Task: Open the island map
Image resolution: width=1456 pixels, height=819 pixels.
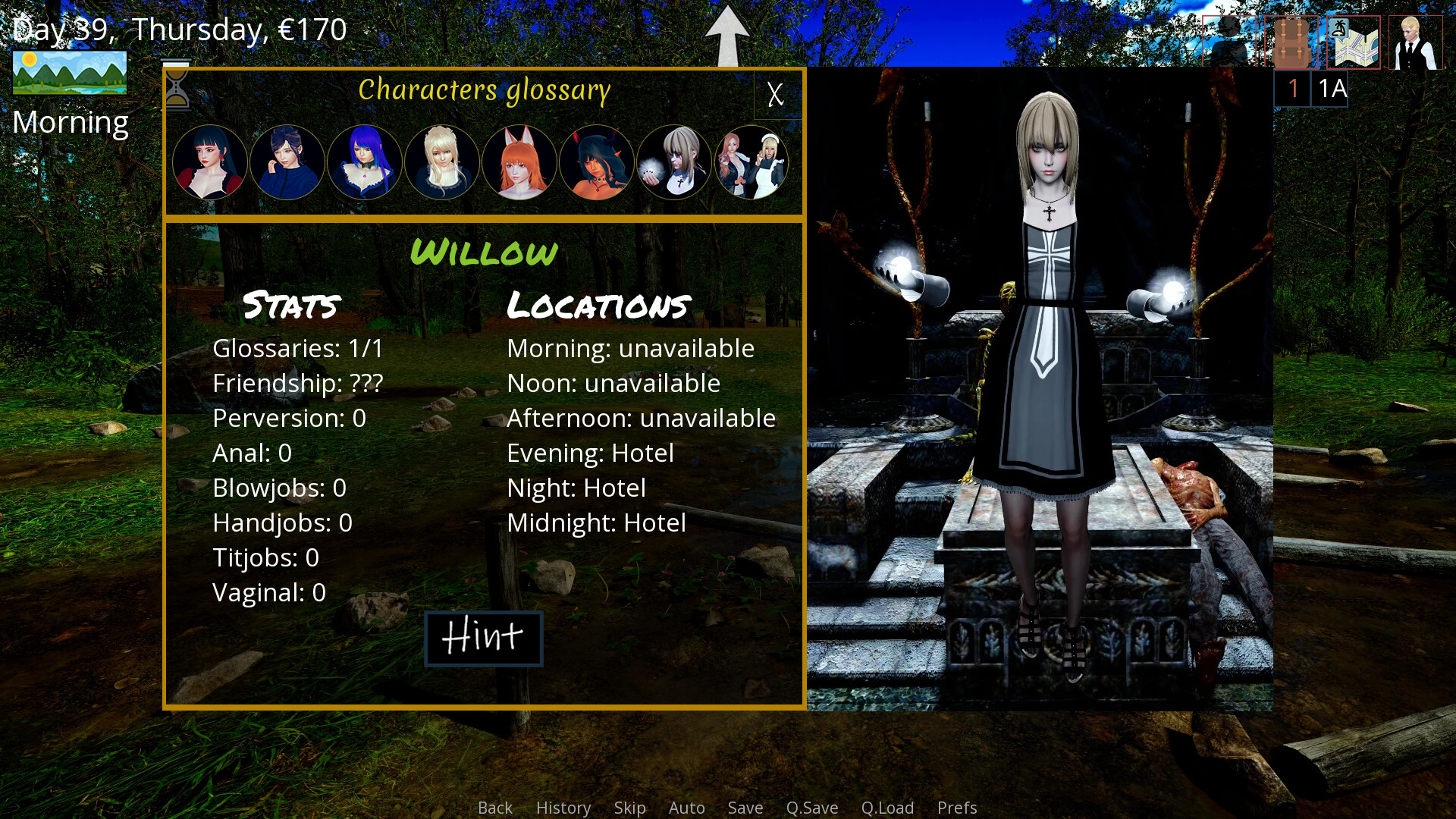Action: [x=1354, y=42]
